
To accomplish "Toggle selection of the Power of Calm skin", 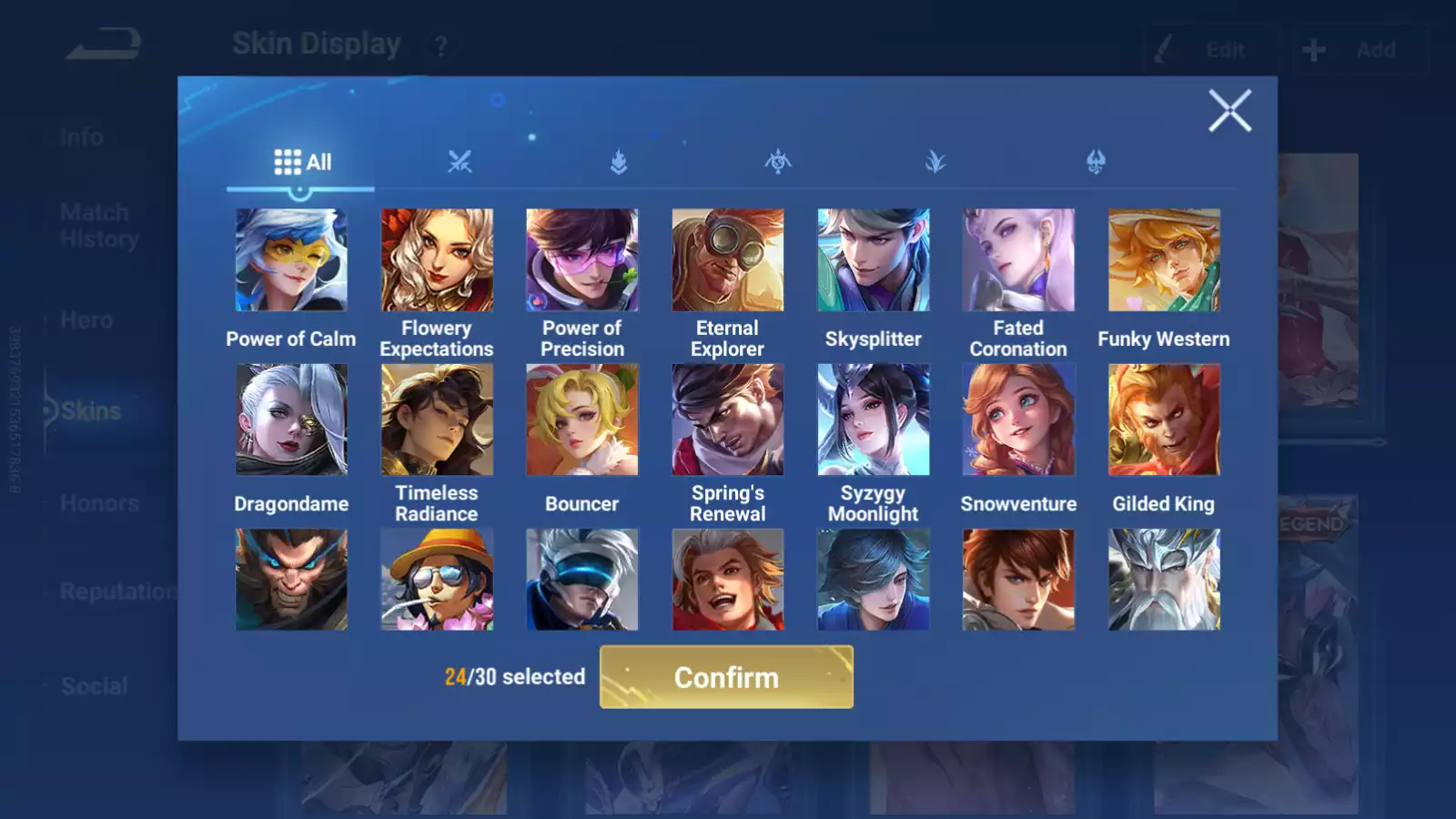I will 290,259.
